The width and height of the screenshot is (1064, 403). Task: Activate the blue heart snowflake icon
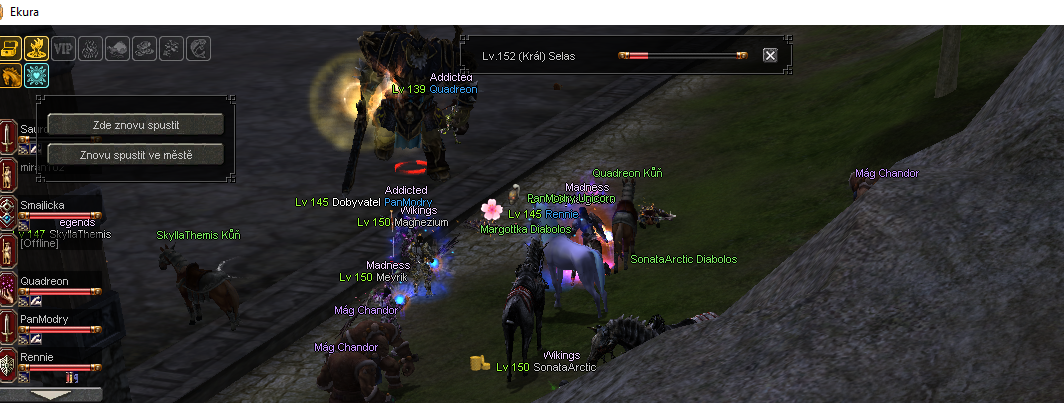(x=36, y=75)
